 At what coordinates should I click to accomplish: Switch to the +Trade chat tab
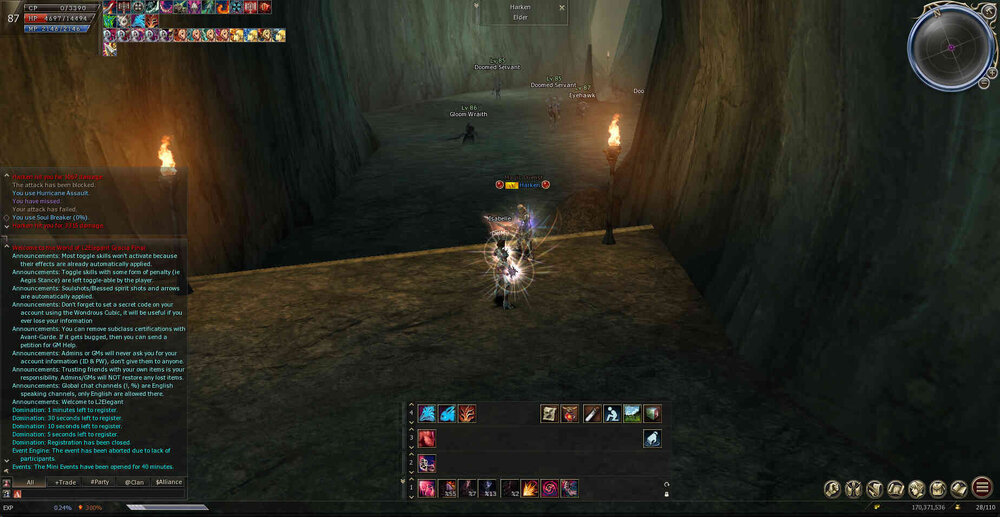(65, 482)
